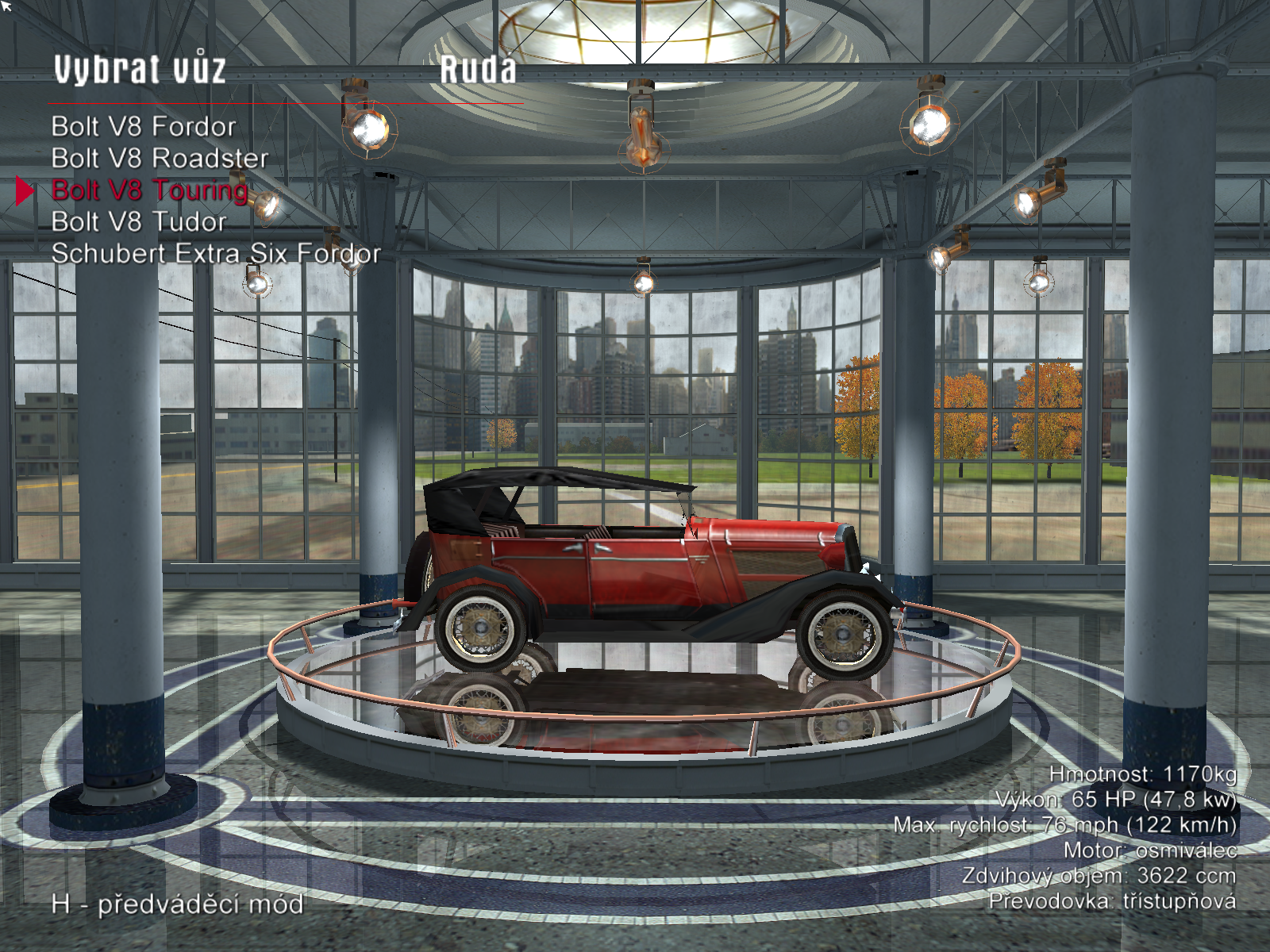Select the Bolt V8 Fordor car
Image resolution: width=1270 pixels, height=952 pixels.
coord(144,127)
